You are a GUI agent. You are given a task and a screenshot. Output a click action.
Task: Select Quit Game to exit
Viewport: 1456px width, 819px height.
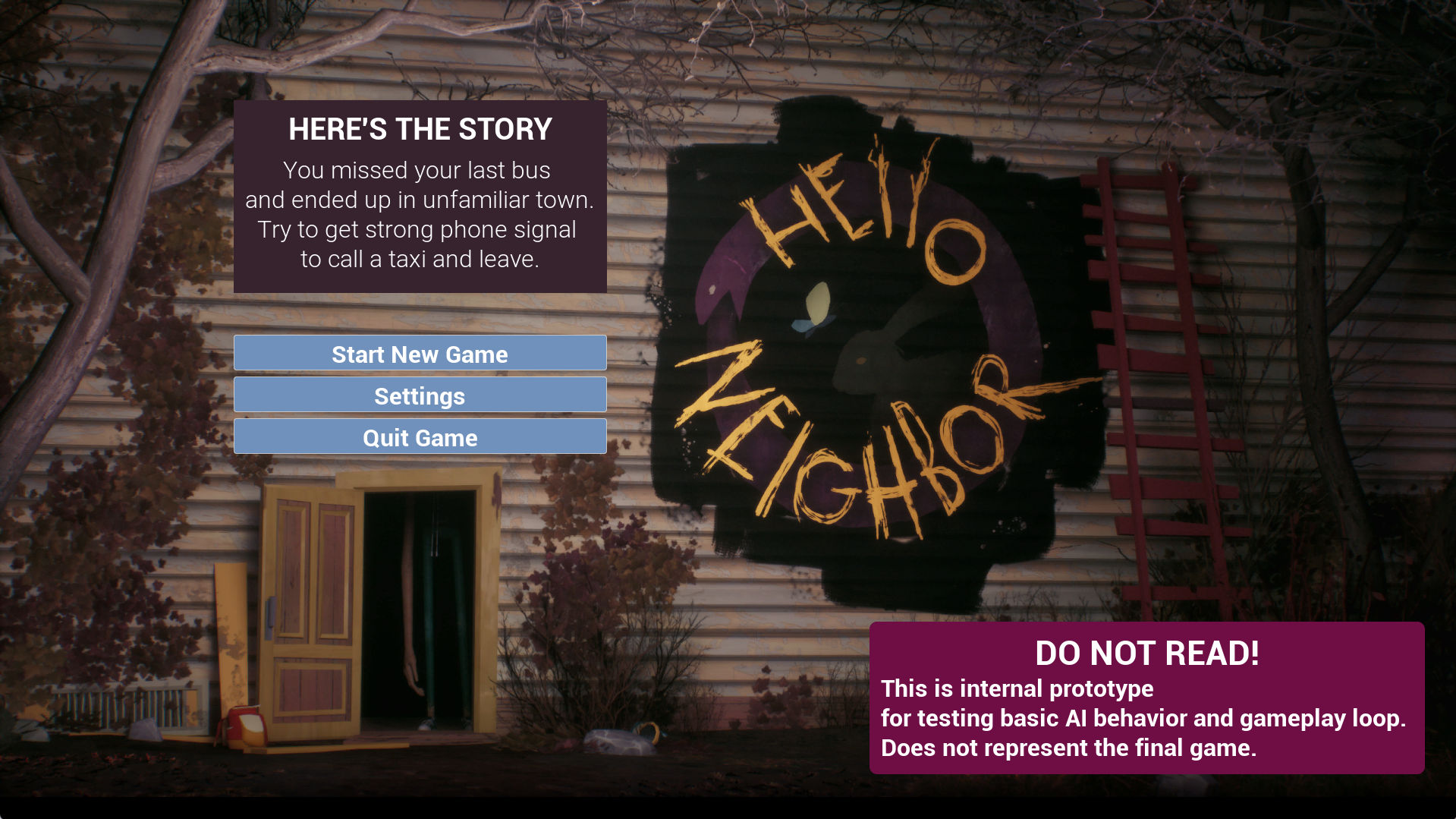[419, 436]
